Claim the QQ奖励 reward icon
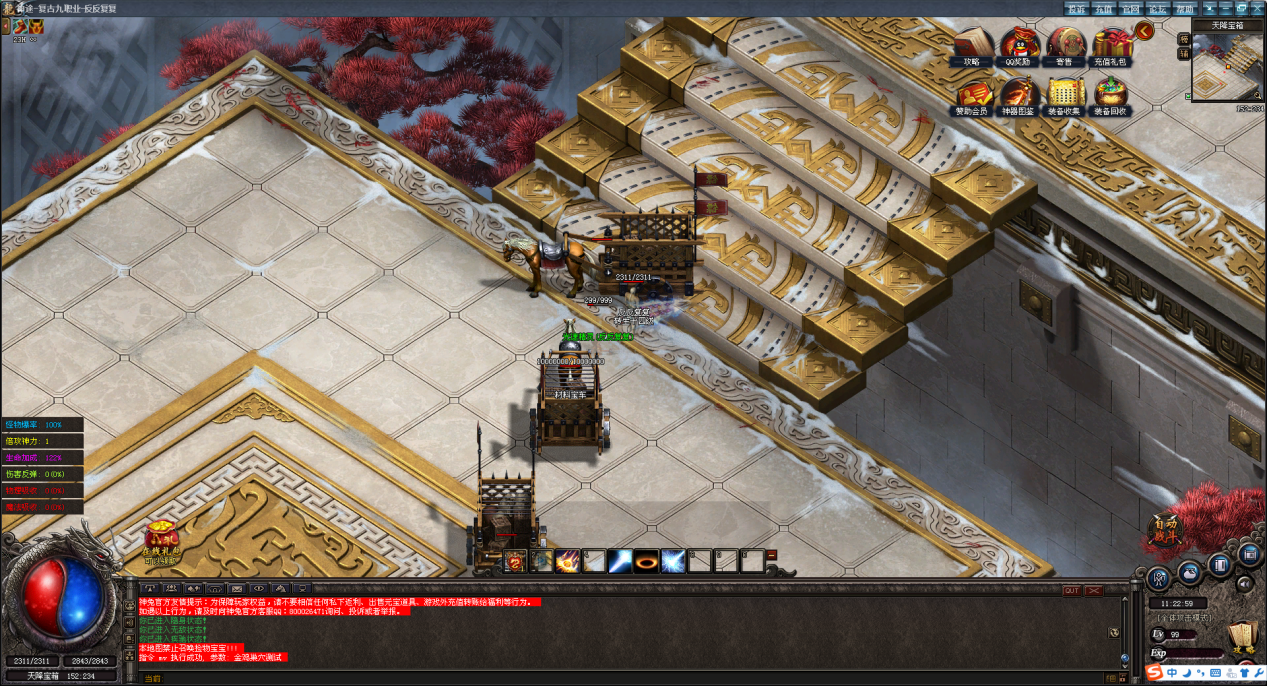Image resolution: width=1267 pixels, height=686 pixels. pos(1018,44)
